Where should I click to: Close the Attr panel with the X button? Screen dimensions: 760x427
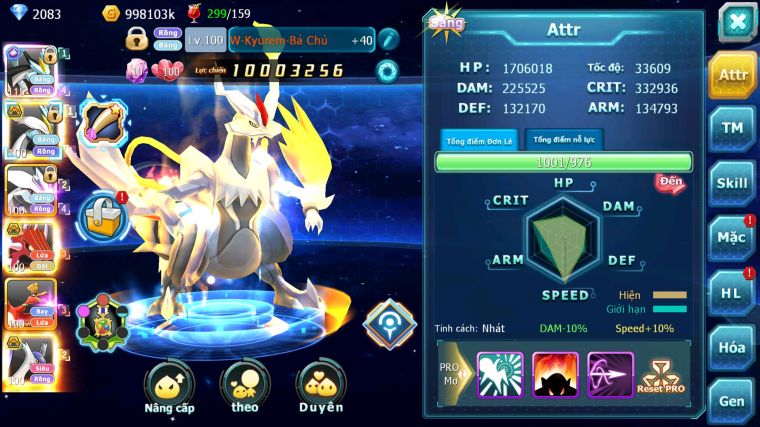pos(736,22)
